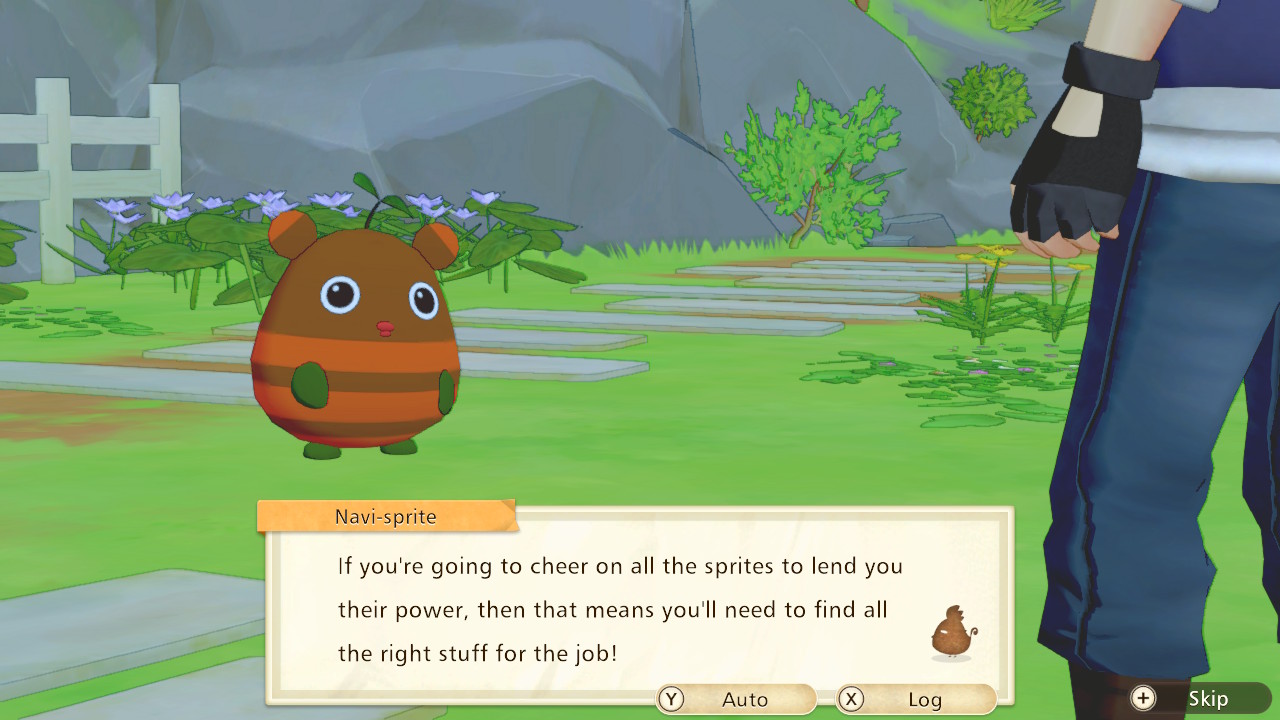Click the Y button icon near Auto

point(672,699)
